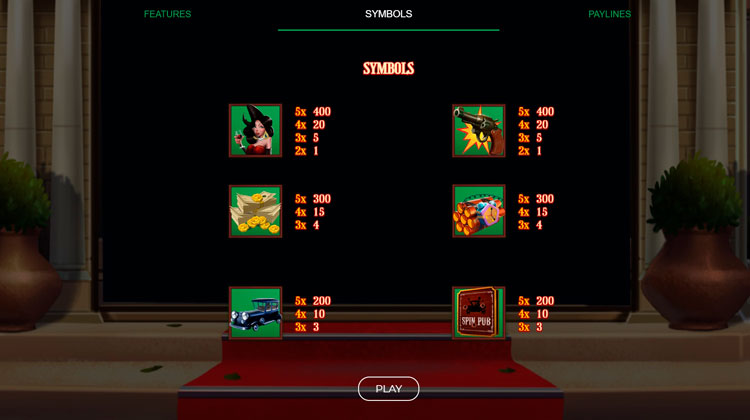Click the Play button

[x=388, y=389]
